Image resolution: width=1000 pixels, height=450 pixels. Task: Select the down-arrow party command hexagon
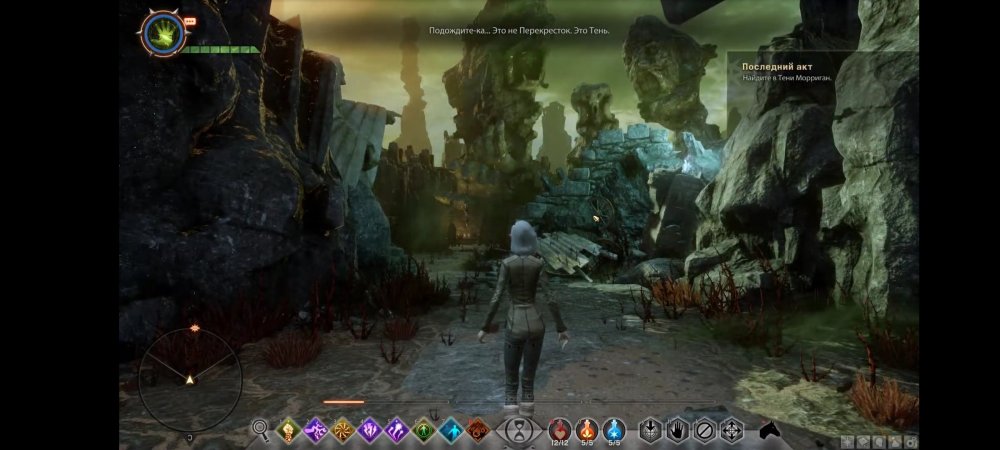click(651, 430)
